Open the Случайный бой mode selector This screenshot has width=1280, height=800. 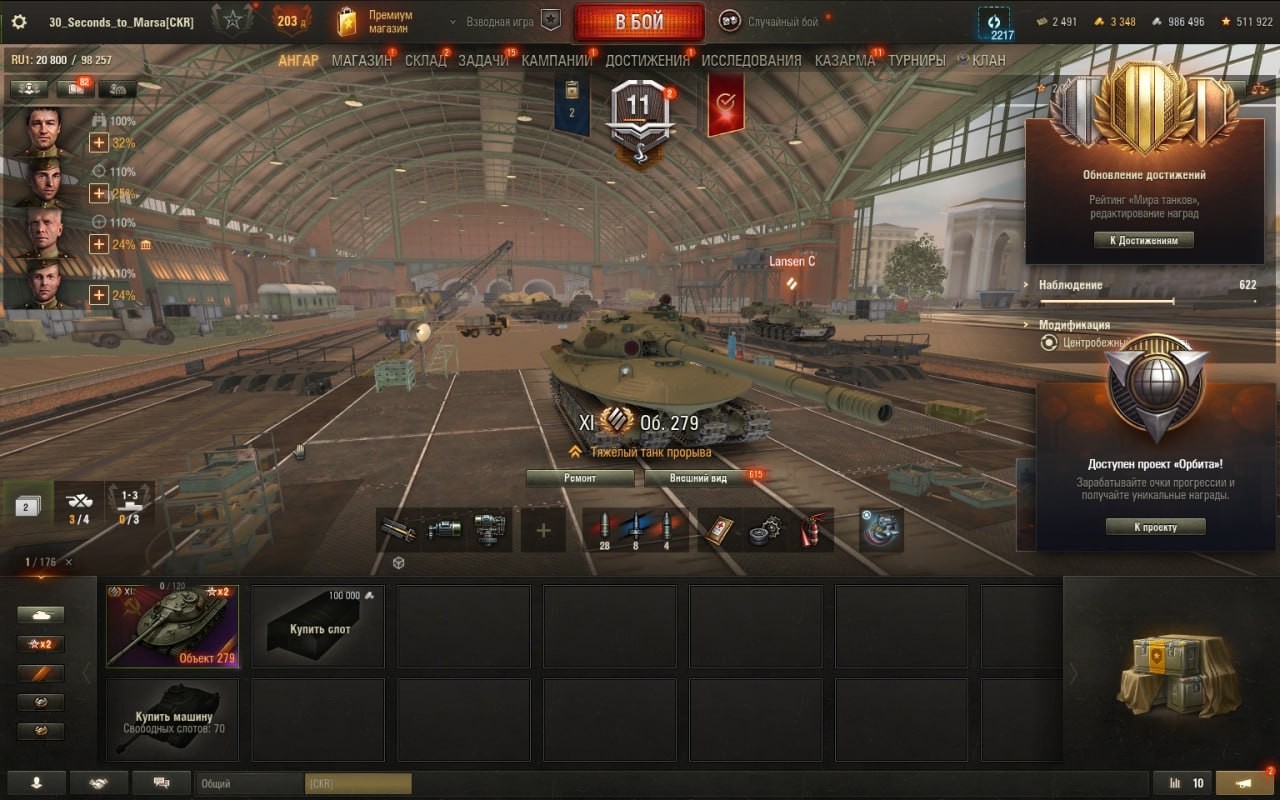coord(773,22)
